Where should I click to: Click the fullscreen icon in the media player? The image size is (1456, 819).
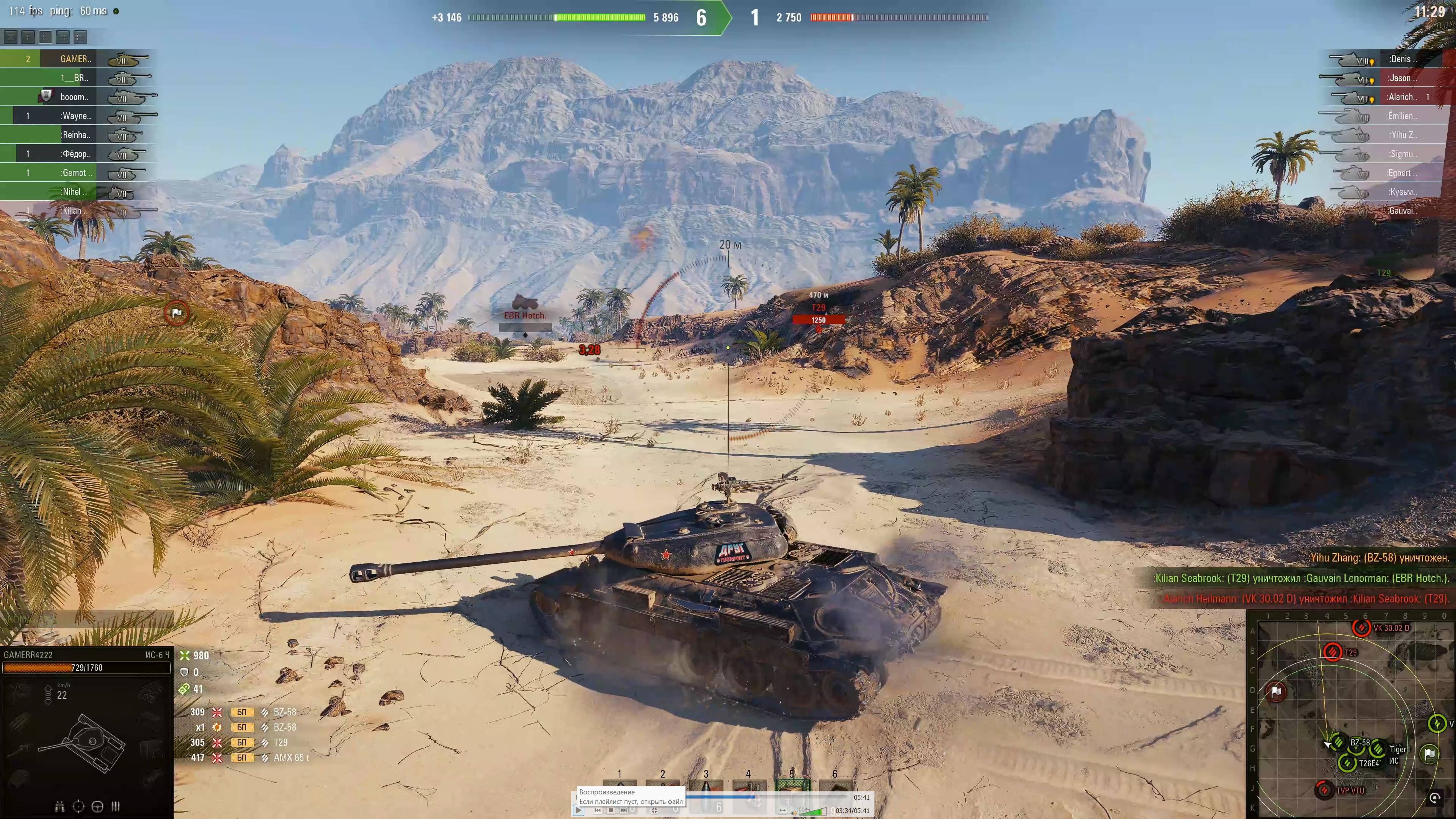(x=654, y=810)
